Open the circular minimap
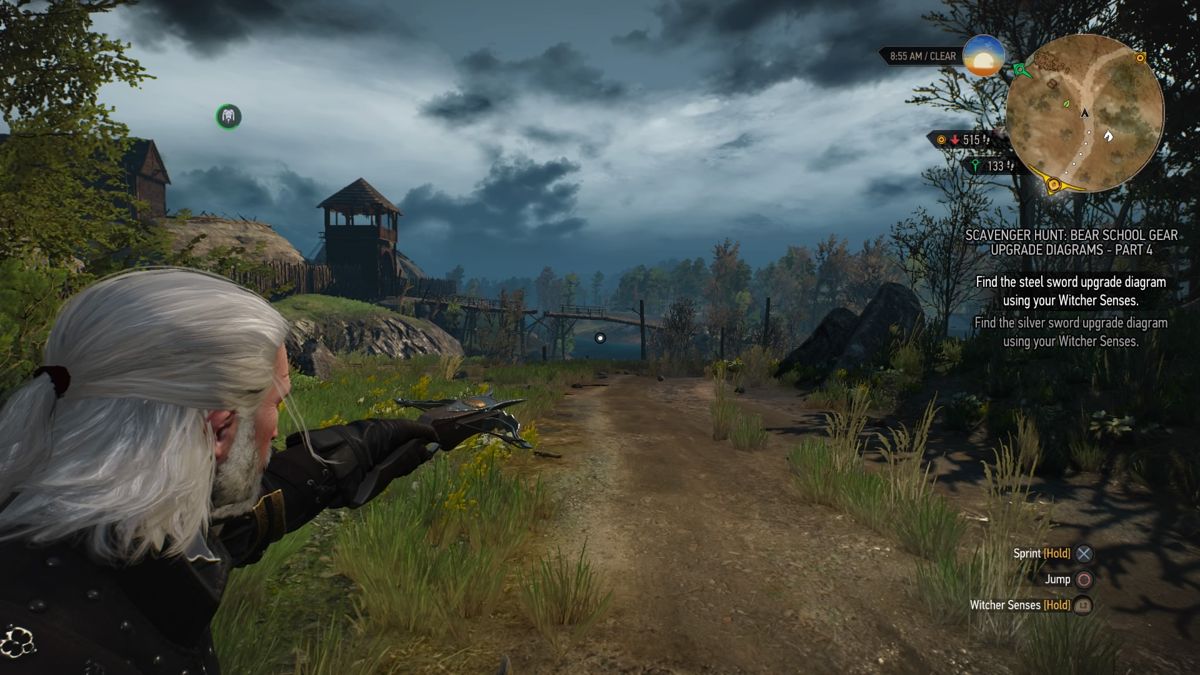This screenshot has width=1200, height=675. tap(1085, 113)
